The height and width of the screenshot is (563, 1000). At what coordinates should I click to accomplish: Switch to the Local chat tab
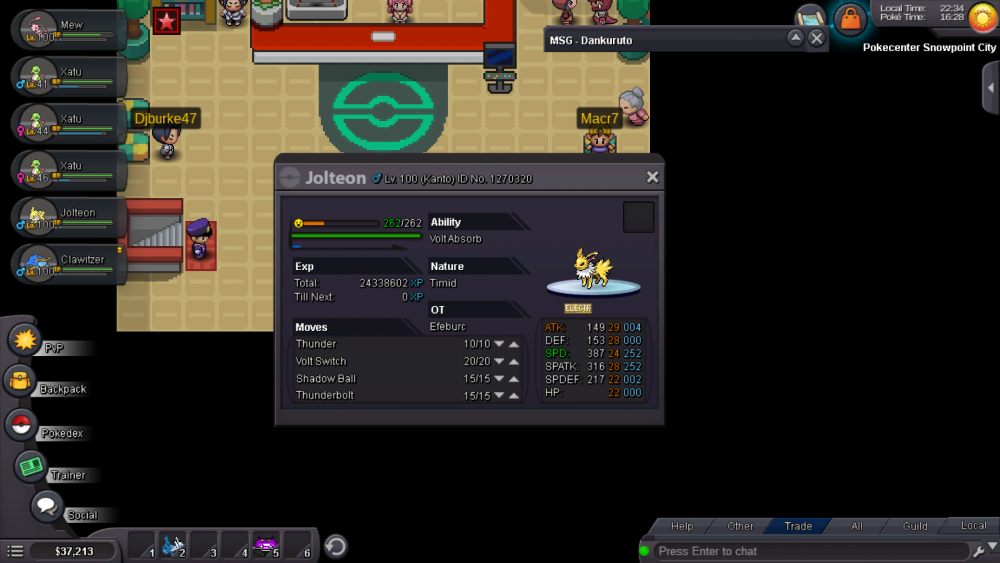coord(973,526)
